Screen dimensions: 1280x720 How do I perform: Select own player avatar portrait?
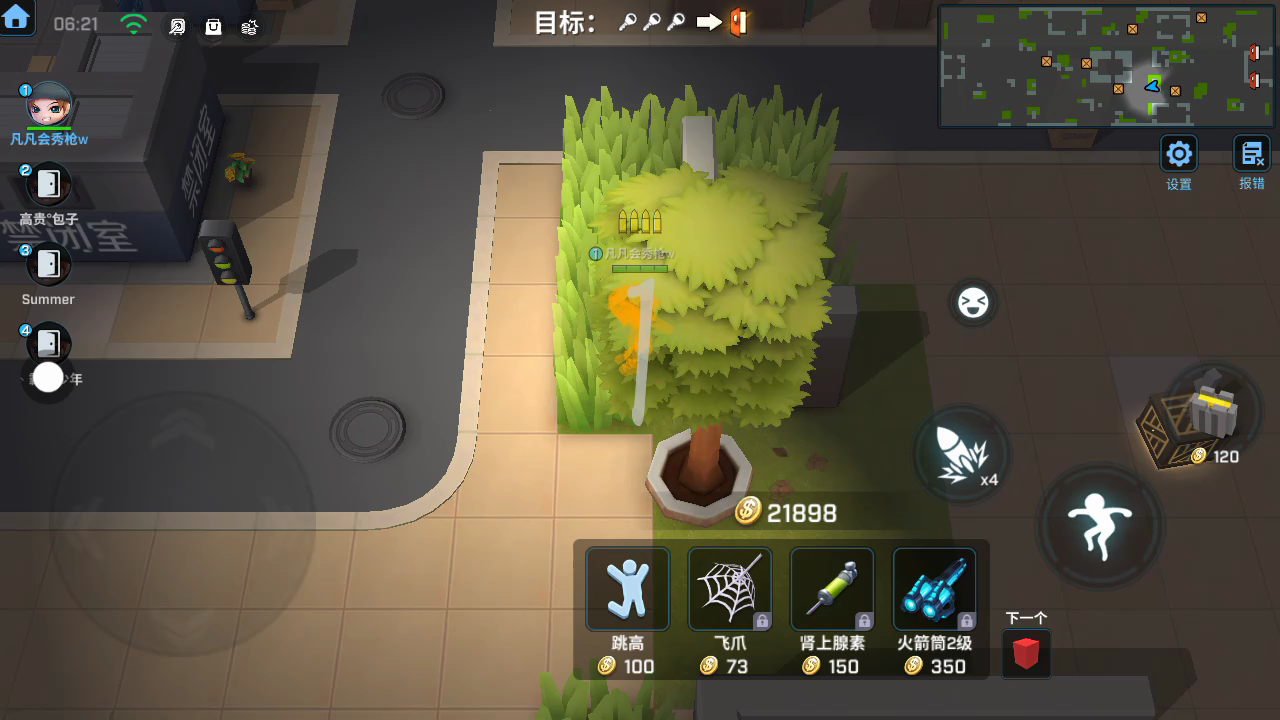click(48, 106)
